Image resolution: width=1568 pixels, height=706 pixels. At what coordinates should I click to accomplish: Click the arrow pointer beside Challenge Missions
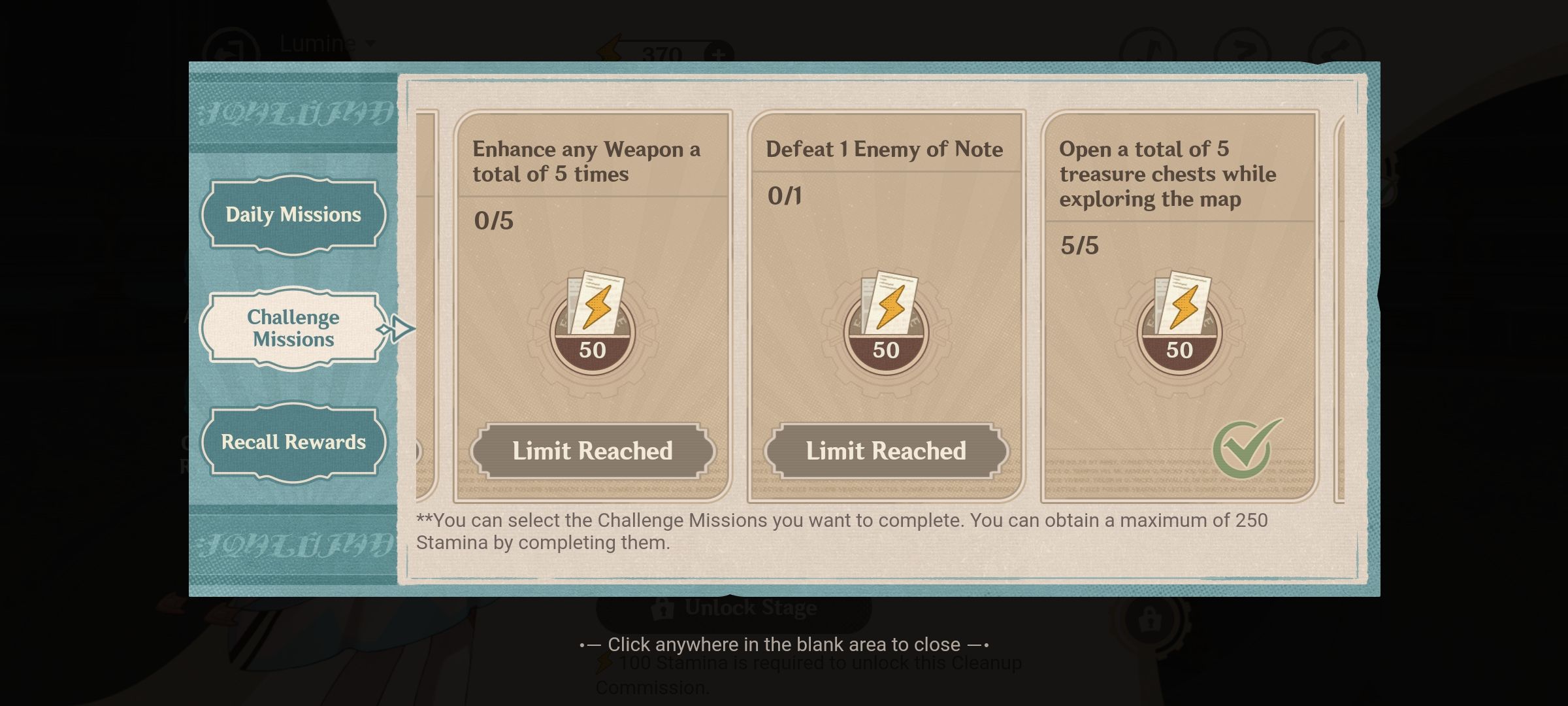pos(401,329)
